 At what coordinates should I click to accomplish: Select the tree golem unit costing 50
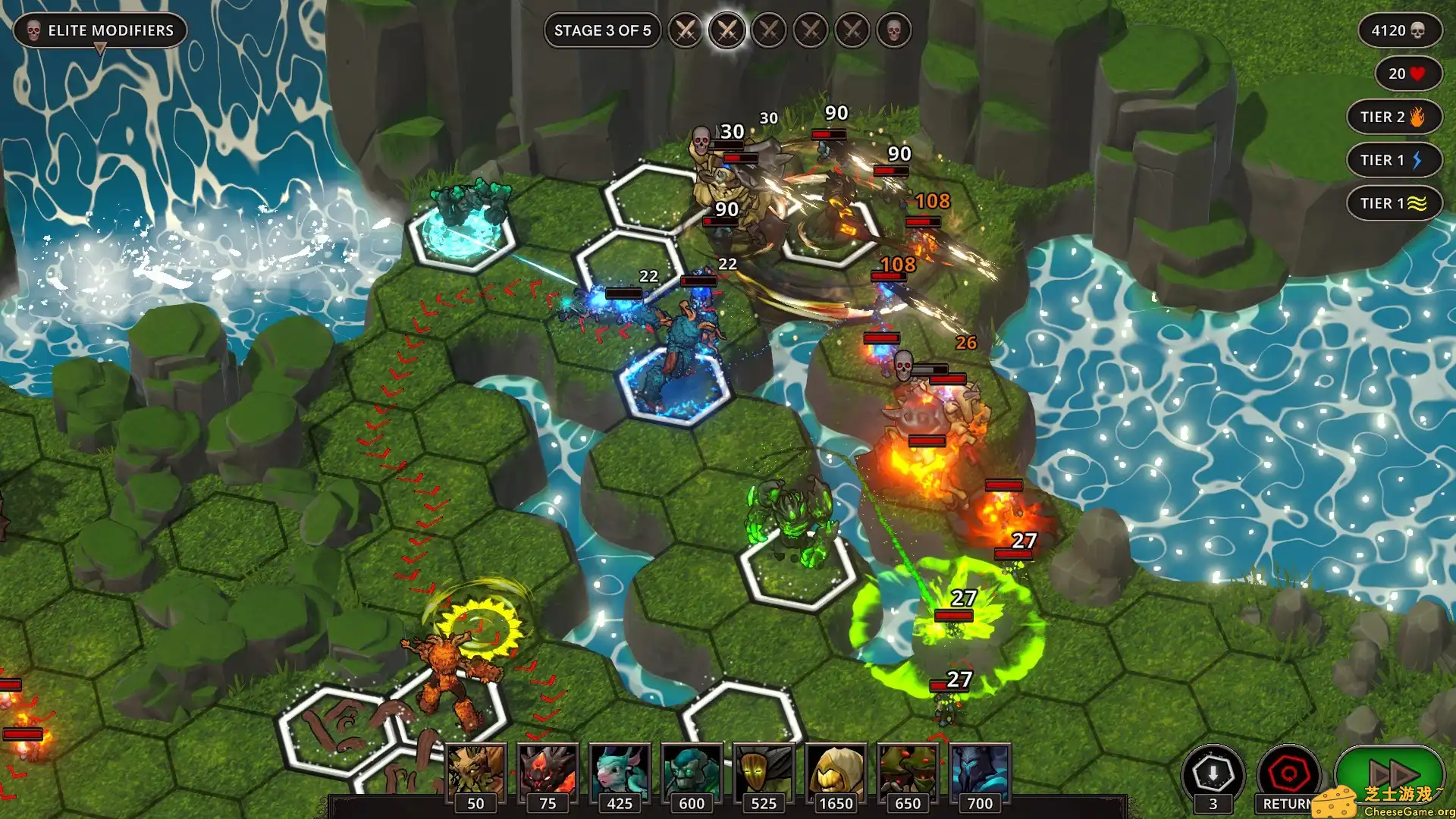pyautogui.click(x=475, y=772)
